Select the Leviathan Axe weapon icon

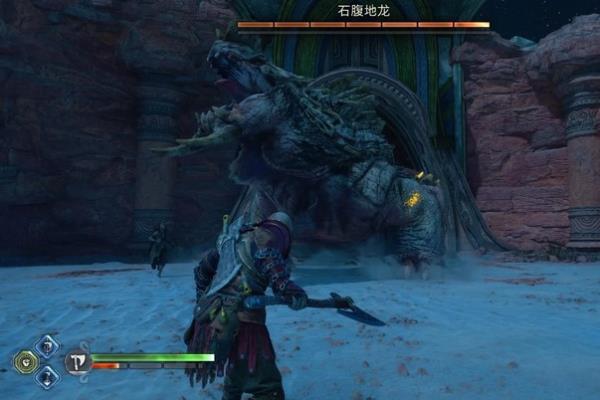(x=77, y=361)
